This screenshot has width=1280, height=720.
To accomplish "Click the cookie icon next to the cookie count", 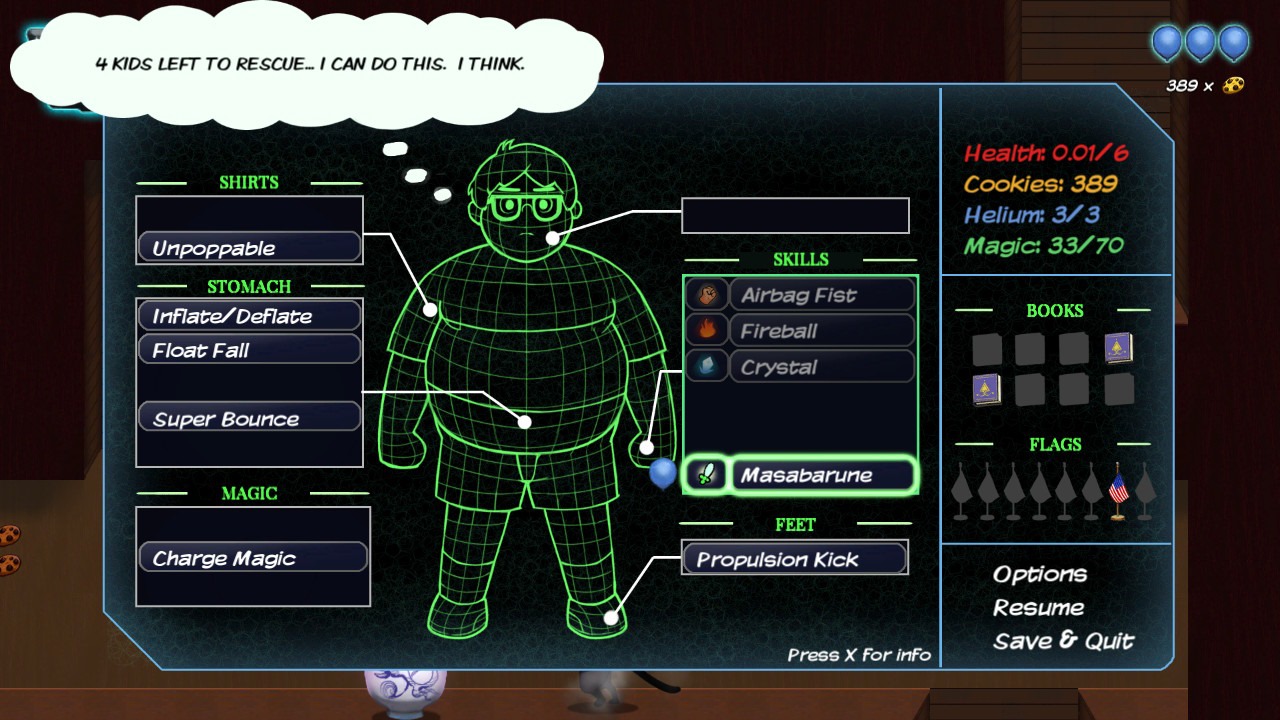I will [x=1232, y=85].
